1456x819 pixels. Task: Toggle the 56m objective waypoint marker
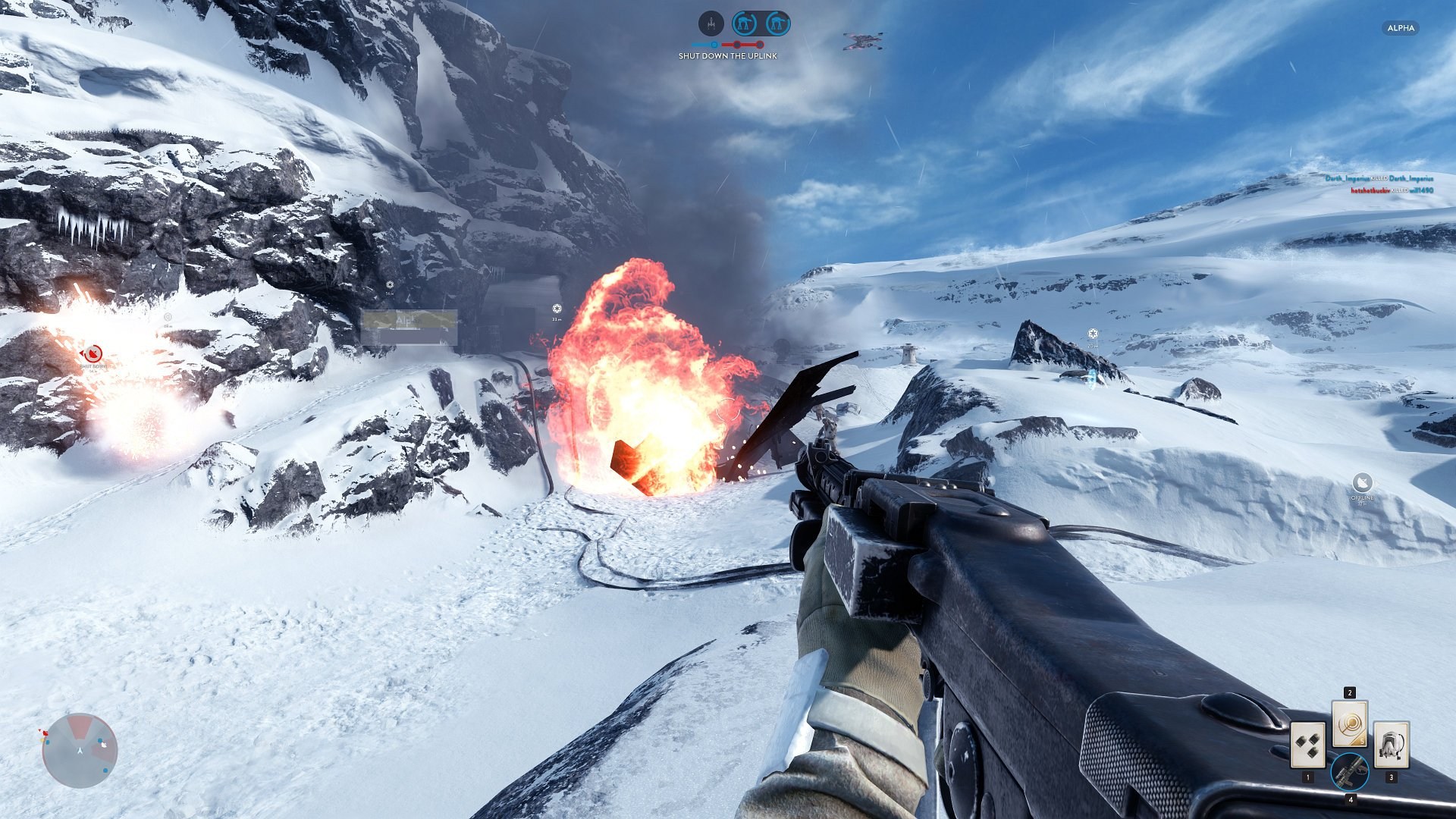point(391,284)
